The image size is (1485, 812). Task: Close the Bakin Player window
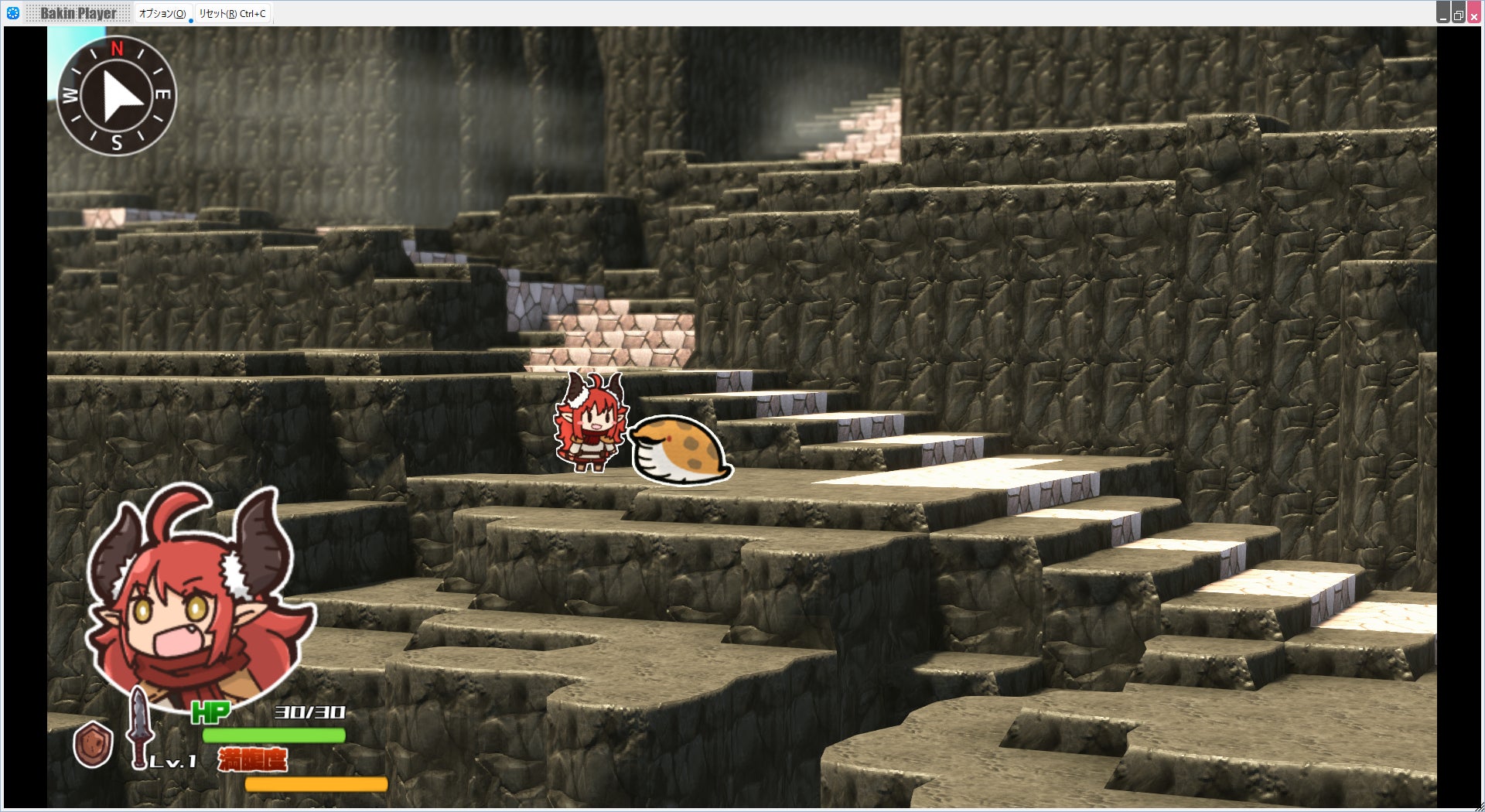(1474, 14)
